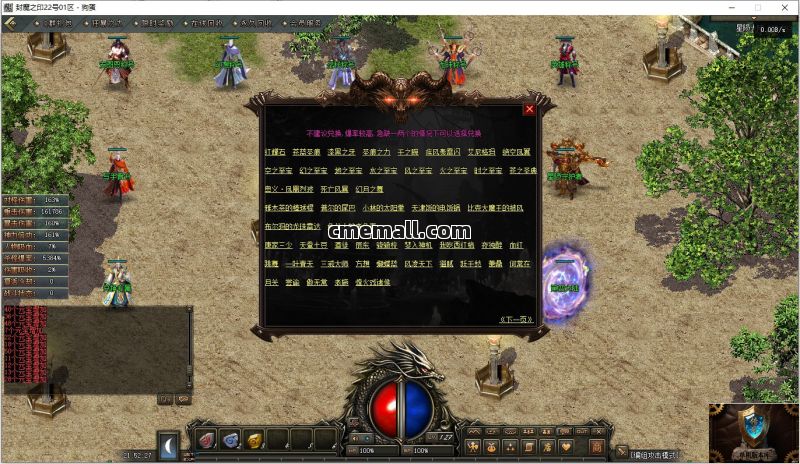Image resolution: width=800 pixels, height=464 pixels.
Task: Go to the next page link 《下一页》
Action: pos(515,319)
